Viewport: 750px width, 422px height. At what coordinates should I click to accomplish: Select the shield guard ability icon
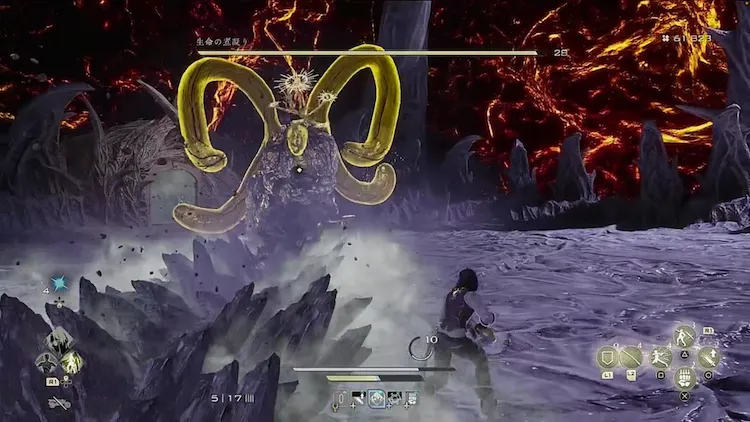[x=606, y=358]
